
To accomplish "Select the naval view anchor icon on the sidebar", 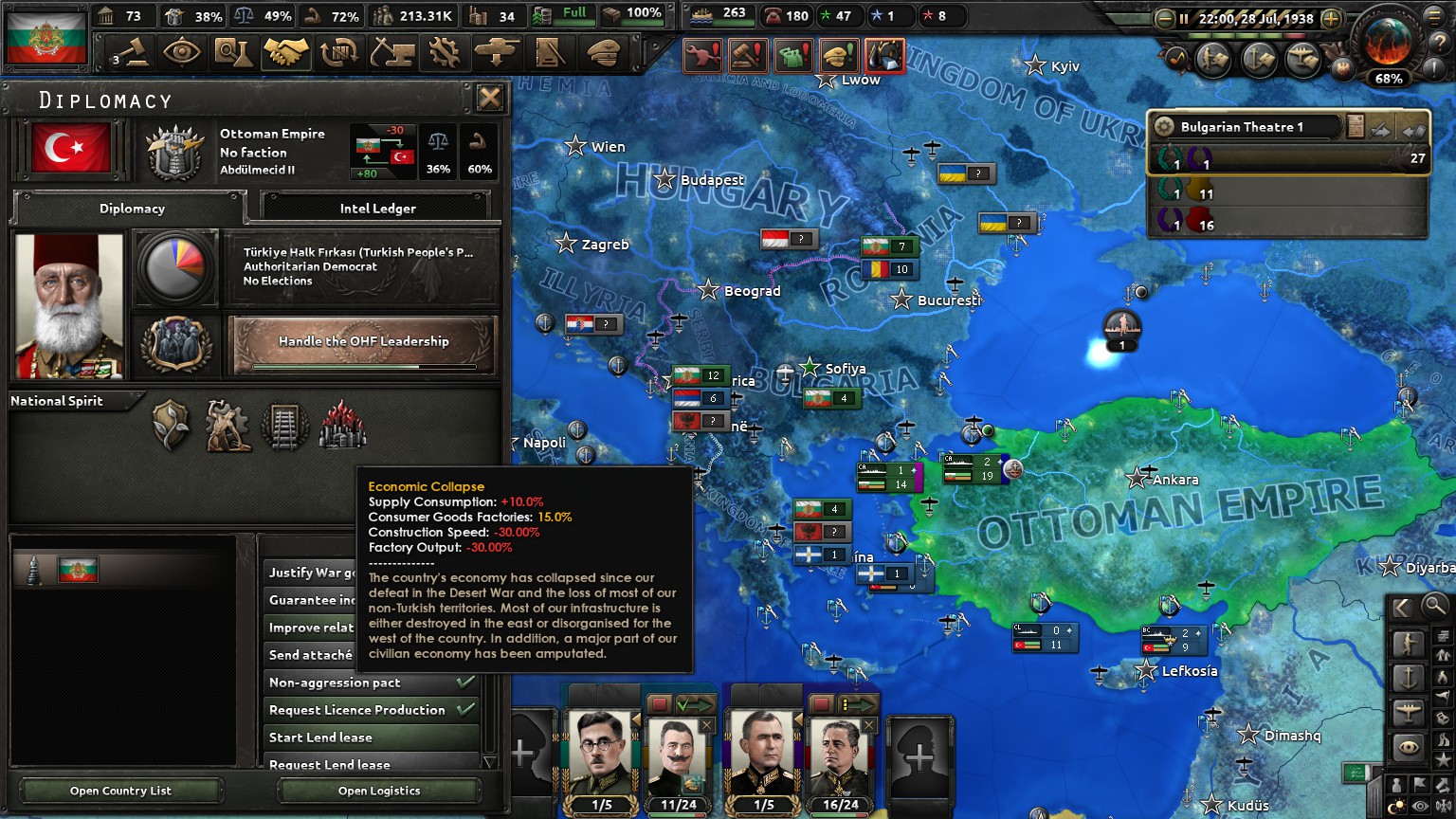I will point(1410,676).
